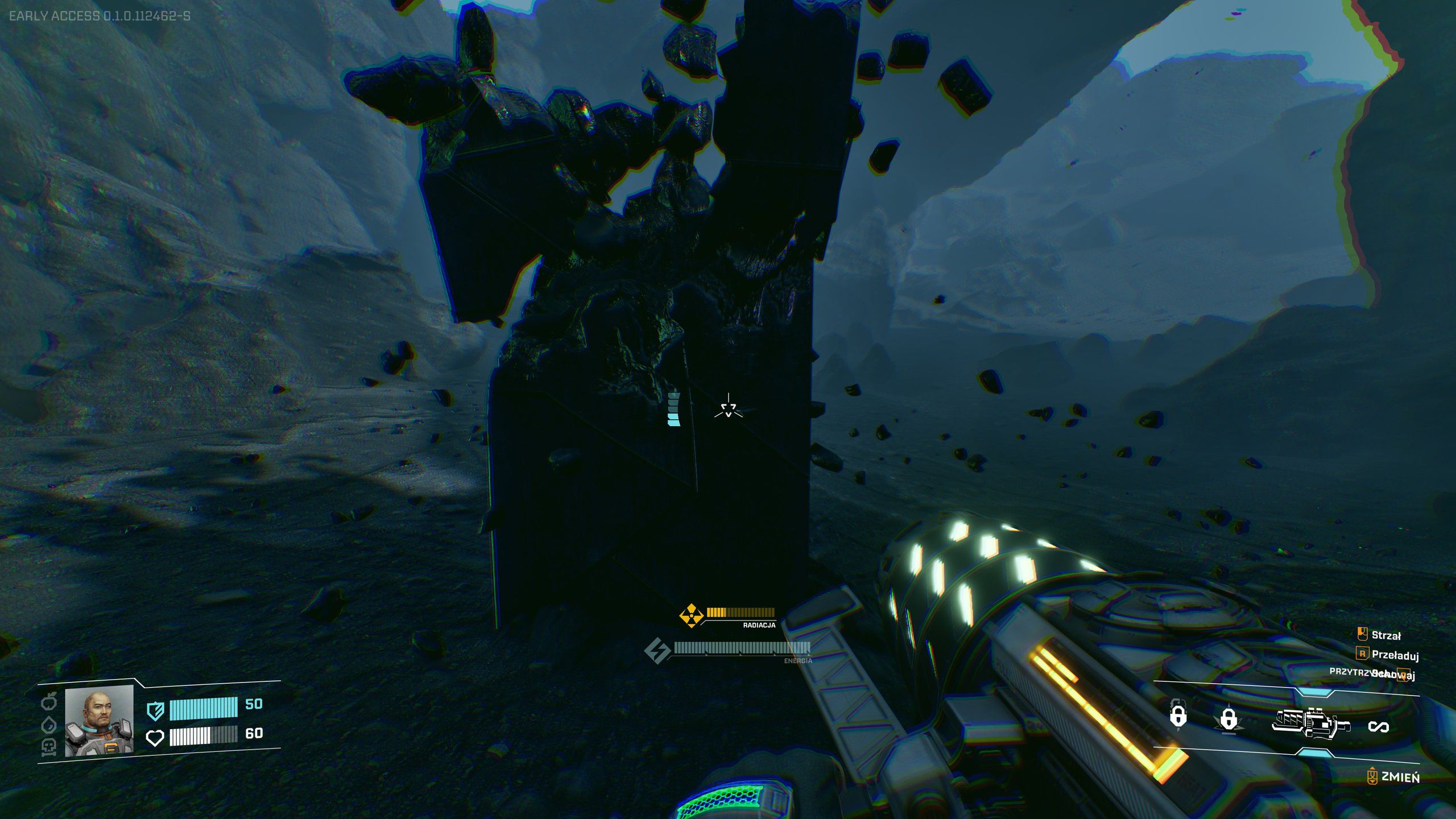Image resolution: width=1456 pixels, height=819 pixels.
Task: Expand the PRZYTRZYMAJ hold action prompt
Action: [1352, 675]
